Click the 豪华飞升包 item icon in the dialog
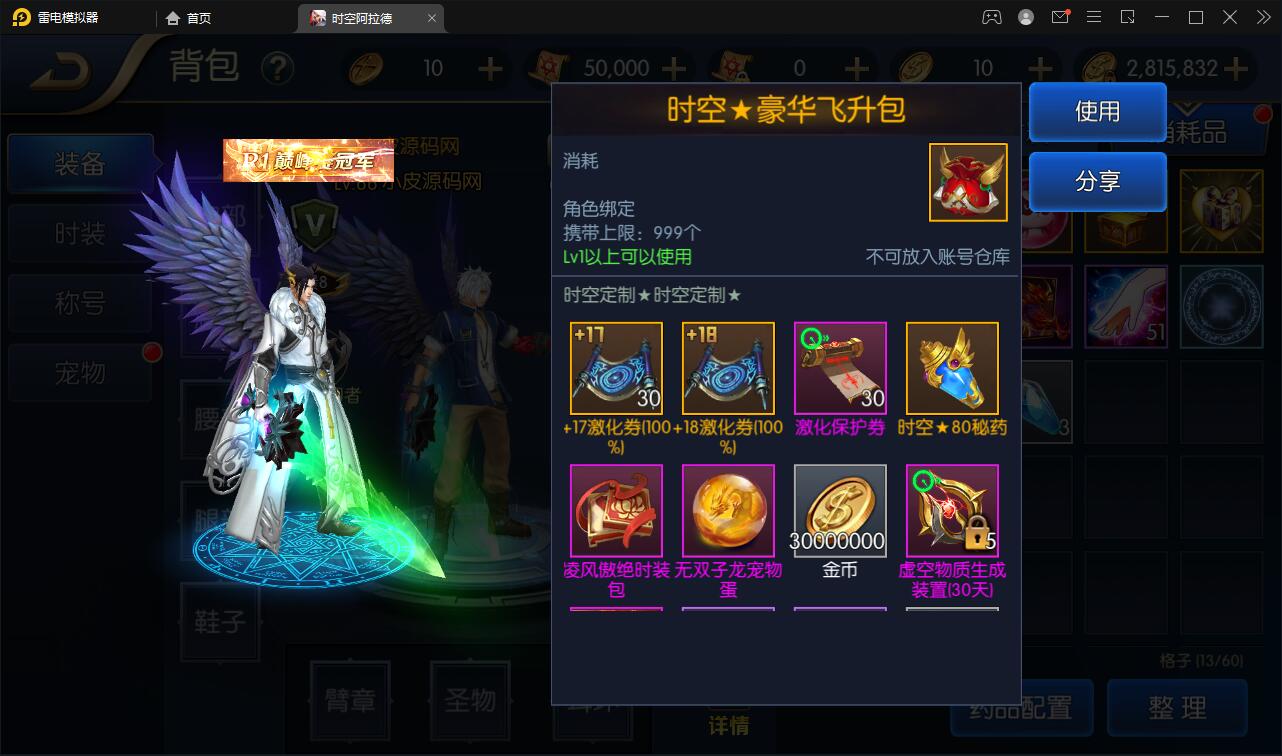1282x756 pixels. point(967,183)
